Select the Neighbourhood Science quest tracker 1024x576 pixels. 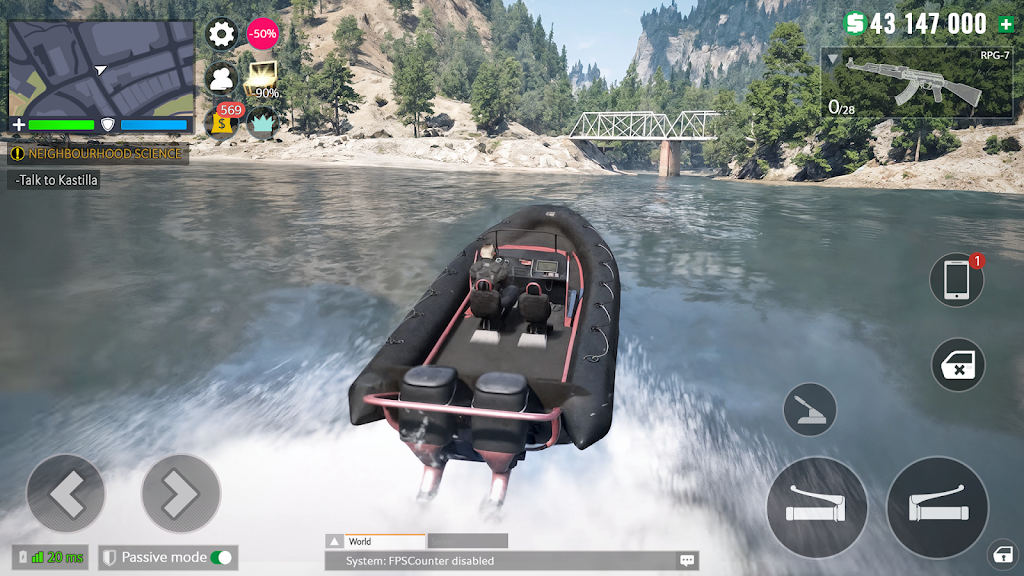(98, 154)
